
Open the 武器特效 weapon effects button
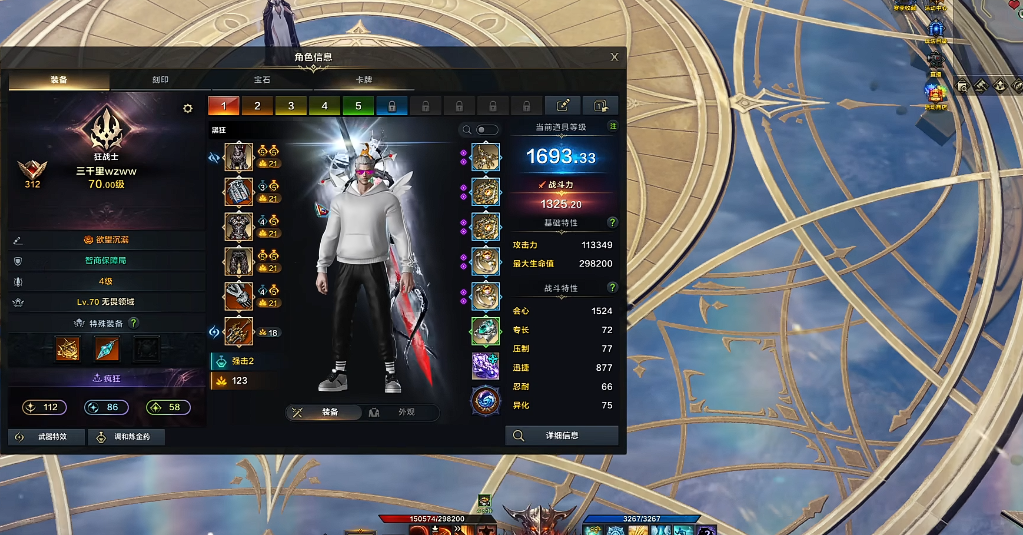[x=45, y=437]
